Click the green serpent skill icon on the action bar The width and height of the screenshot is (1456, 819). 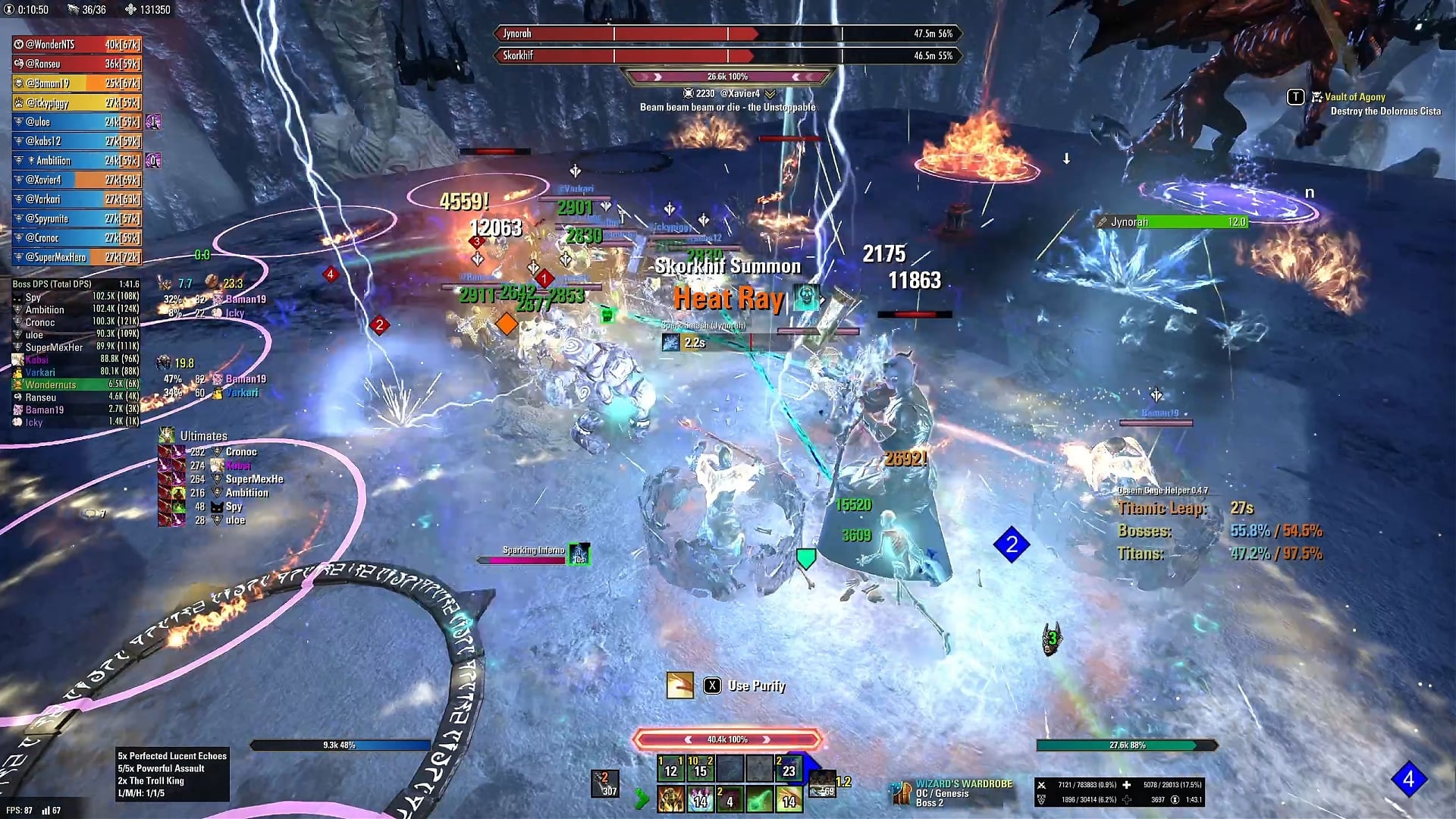[x=759, y=800]
